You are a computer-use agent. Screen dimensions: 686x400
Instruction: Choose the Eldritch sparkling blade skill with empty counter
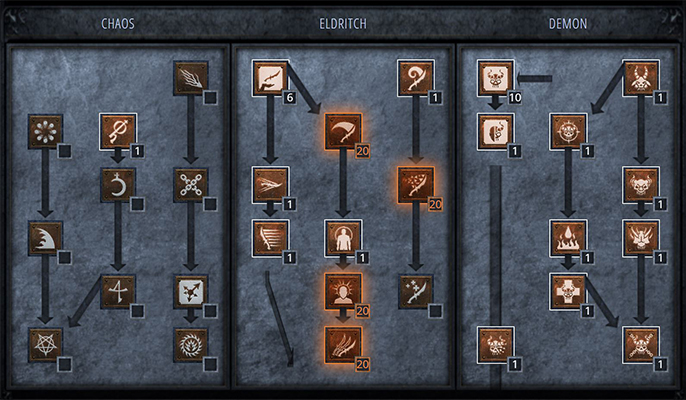tap(416, 291)
